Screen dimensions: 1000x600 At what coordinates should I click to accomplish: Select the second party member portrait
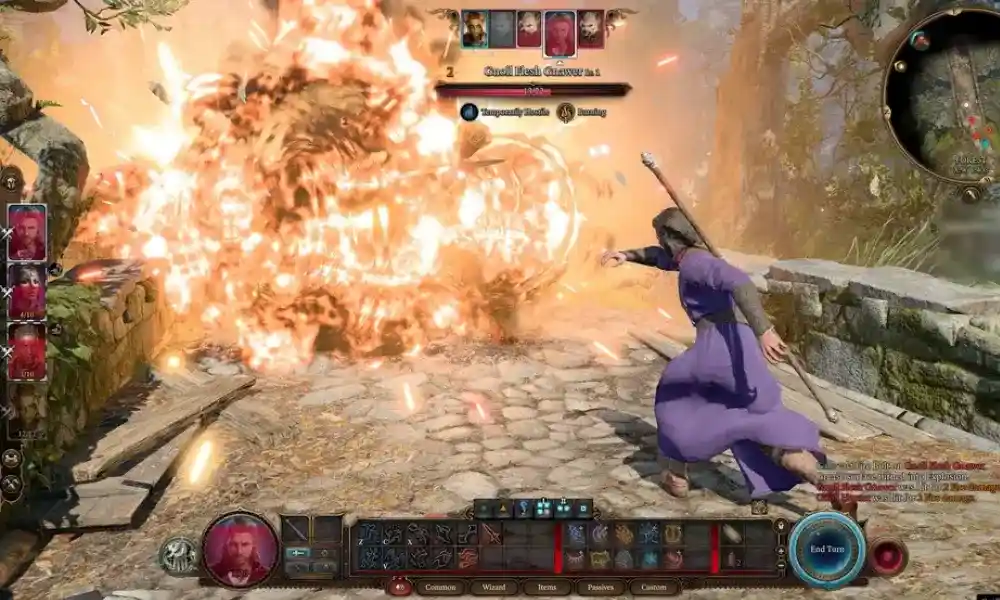coord(27,291)
